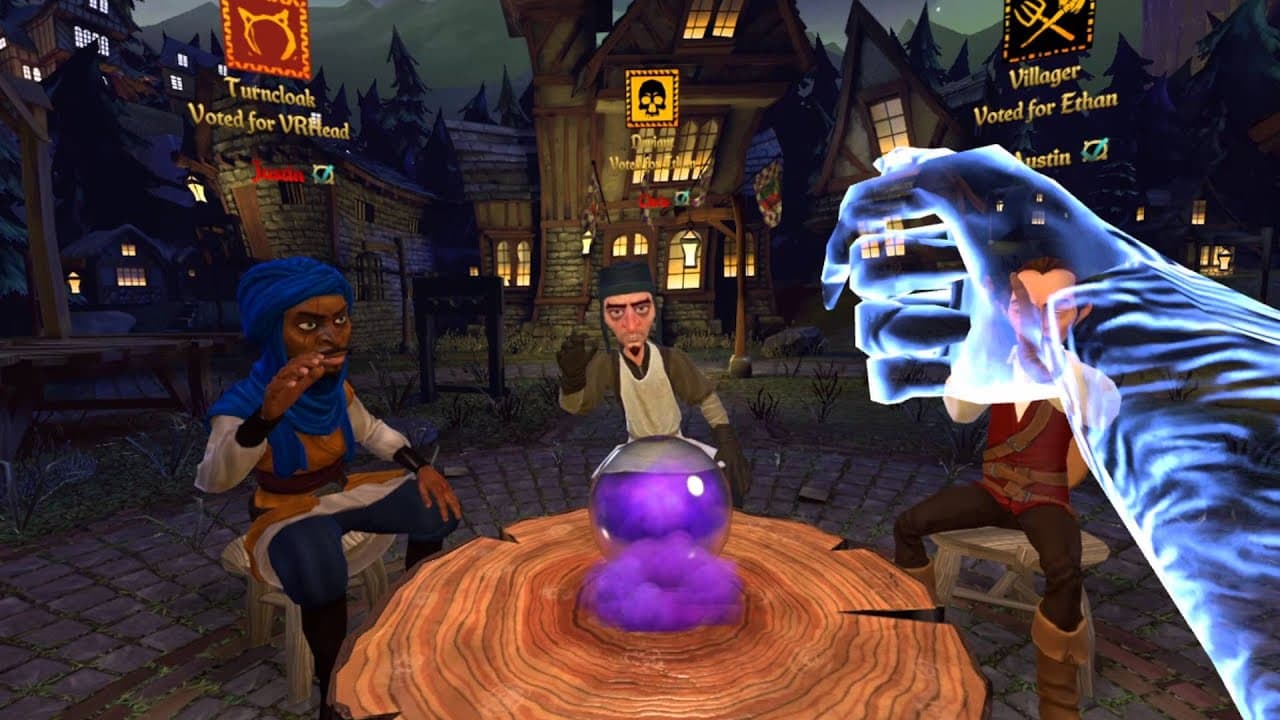Screen dimensions: 1280x720
Task: Click the vote slash icon beside Chris
Action: coord(681,198)
